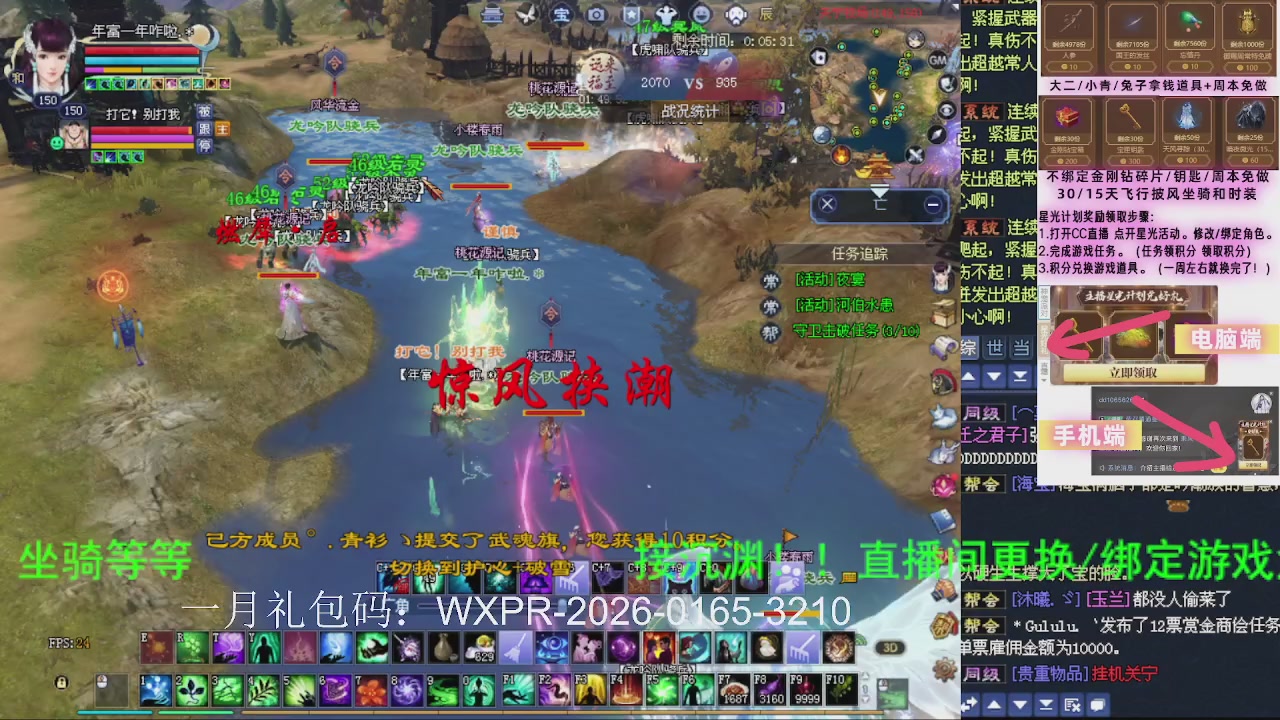Open the smiley emote icon in top toolbar
This screenshot has width=1280, height=720.
(703, 14)
